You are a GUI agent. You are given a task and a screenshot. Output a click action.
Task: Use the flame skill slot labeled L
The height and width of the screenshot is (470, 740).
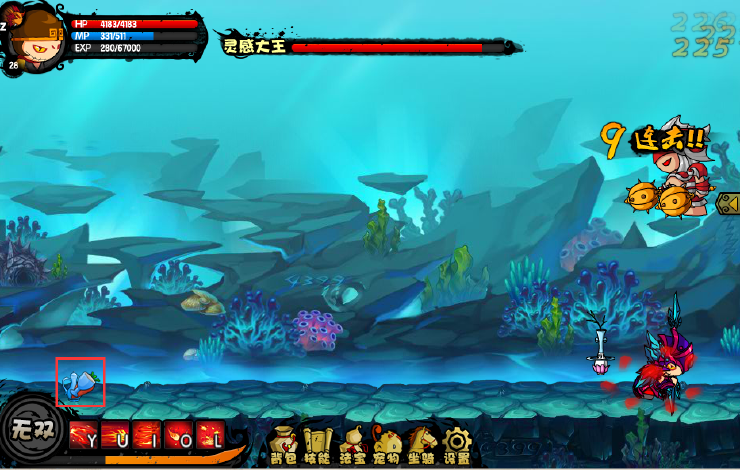tap(211, 437)
